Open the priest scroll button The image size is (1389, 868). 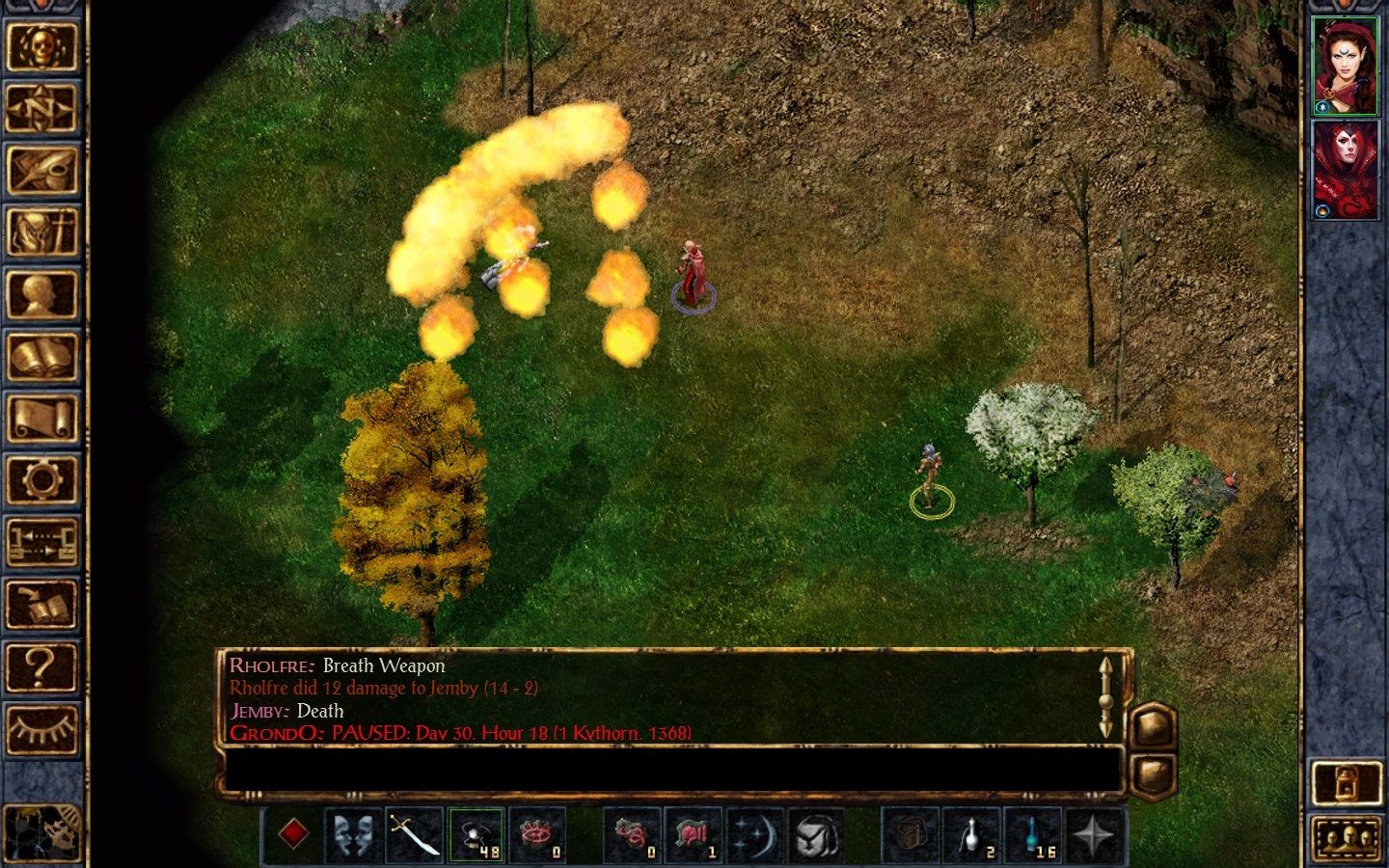coord(41,418)
